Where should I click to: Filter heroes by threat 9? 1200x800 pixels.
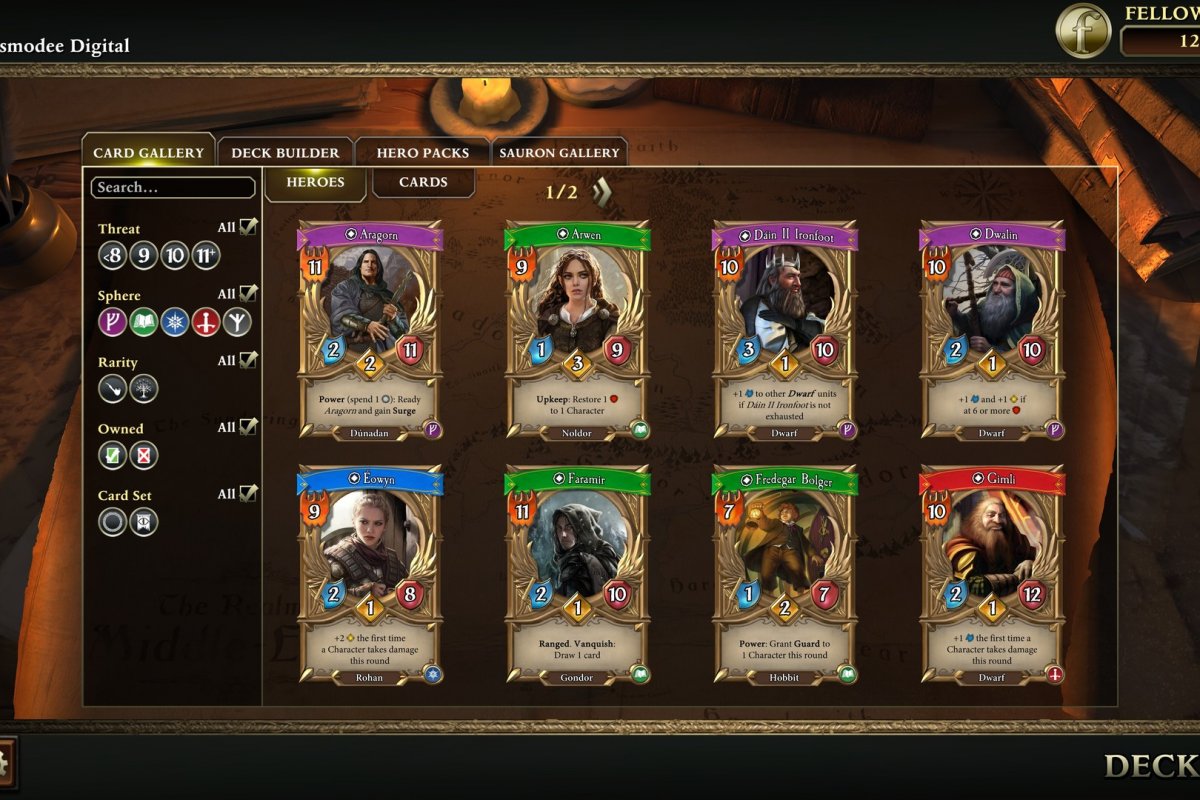[x=143, y=256]
